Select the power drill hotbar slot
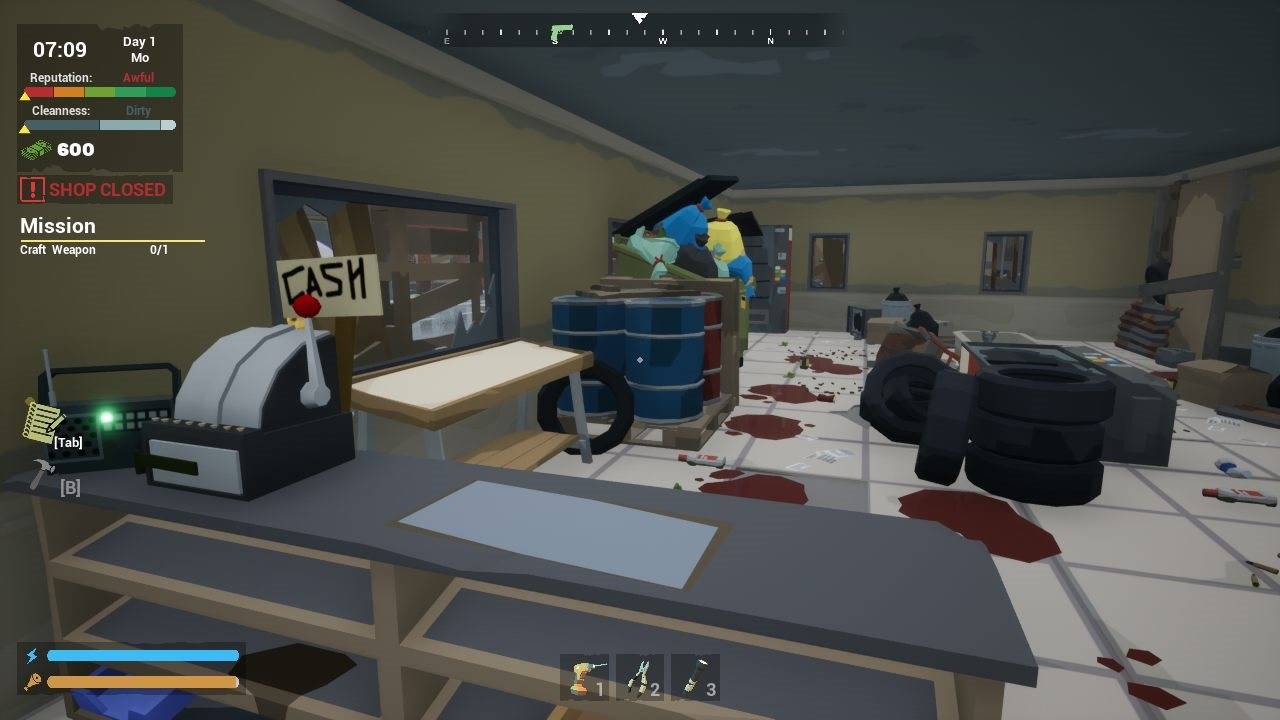Image resolution: width=1280 pixels, height=720 pixels. click(585, 677)
